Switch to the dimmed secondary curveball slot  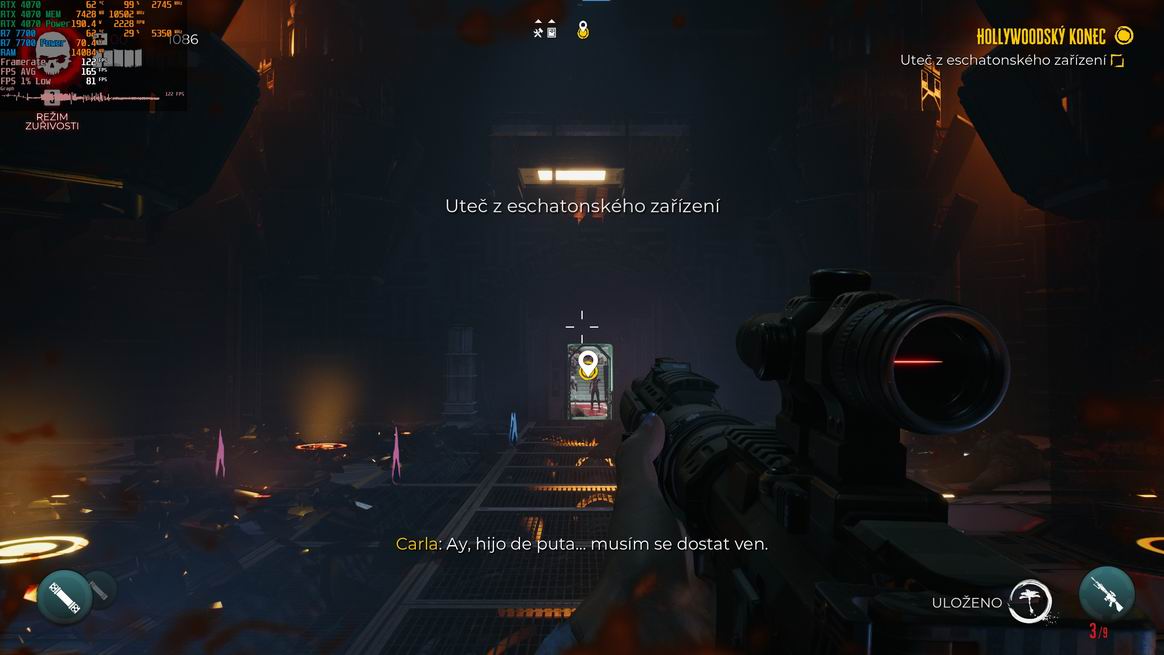pos(100,588)
